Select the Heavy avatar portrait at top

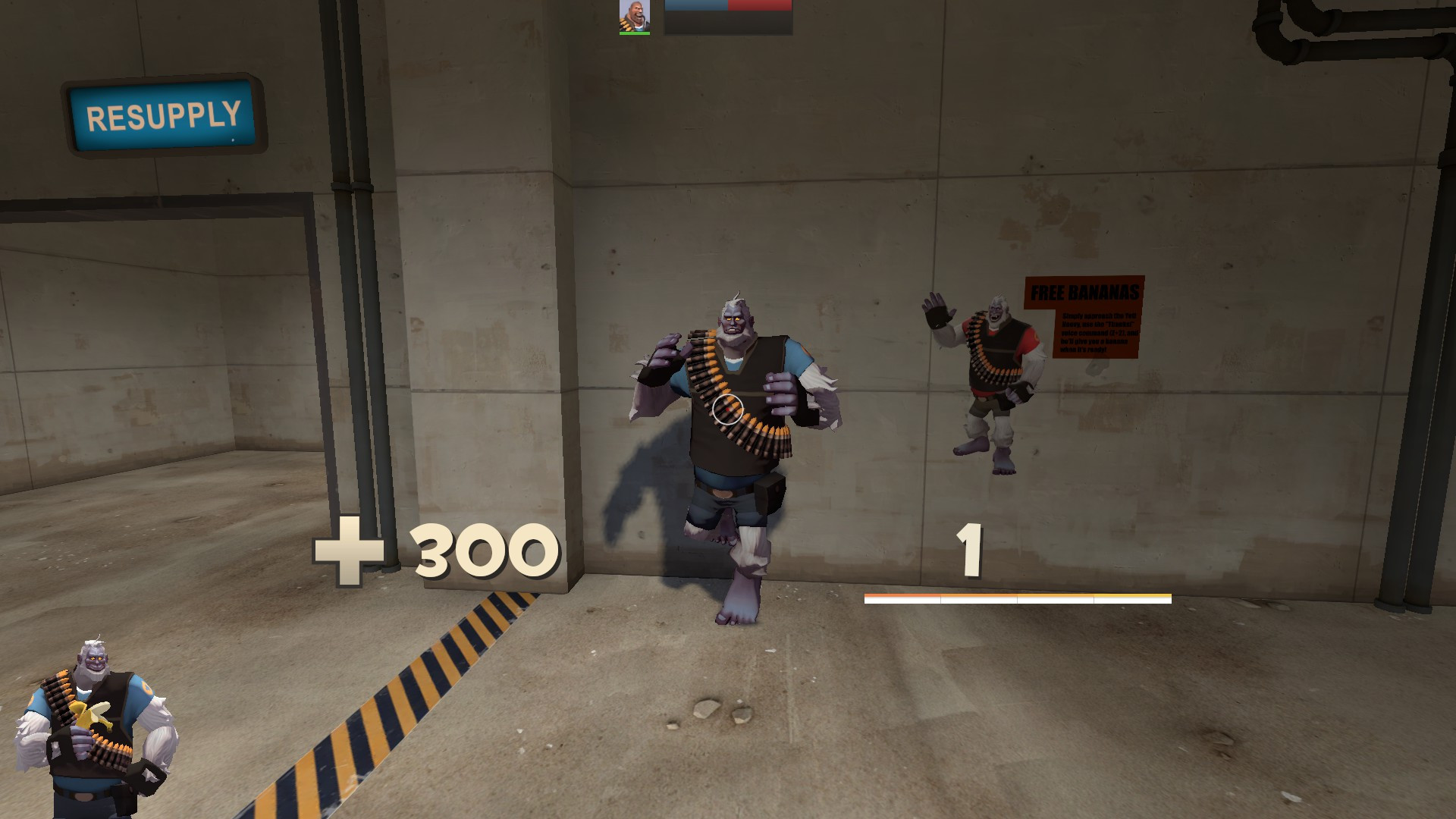[x=635, y=17]
